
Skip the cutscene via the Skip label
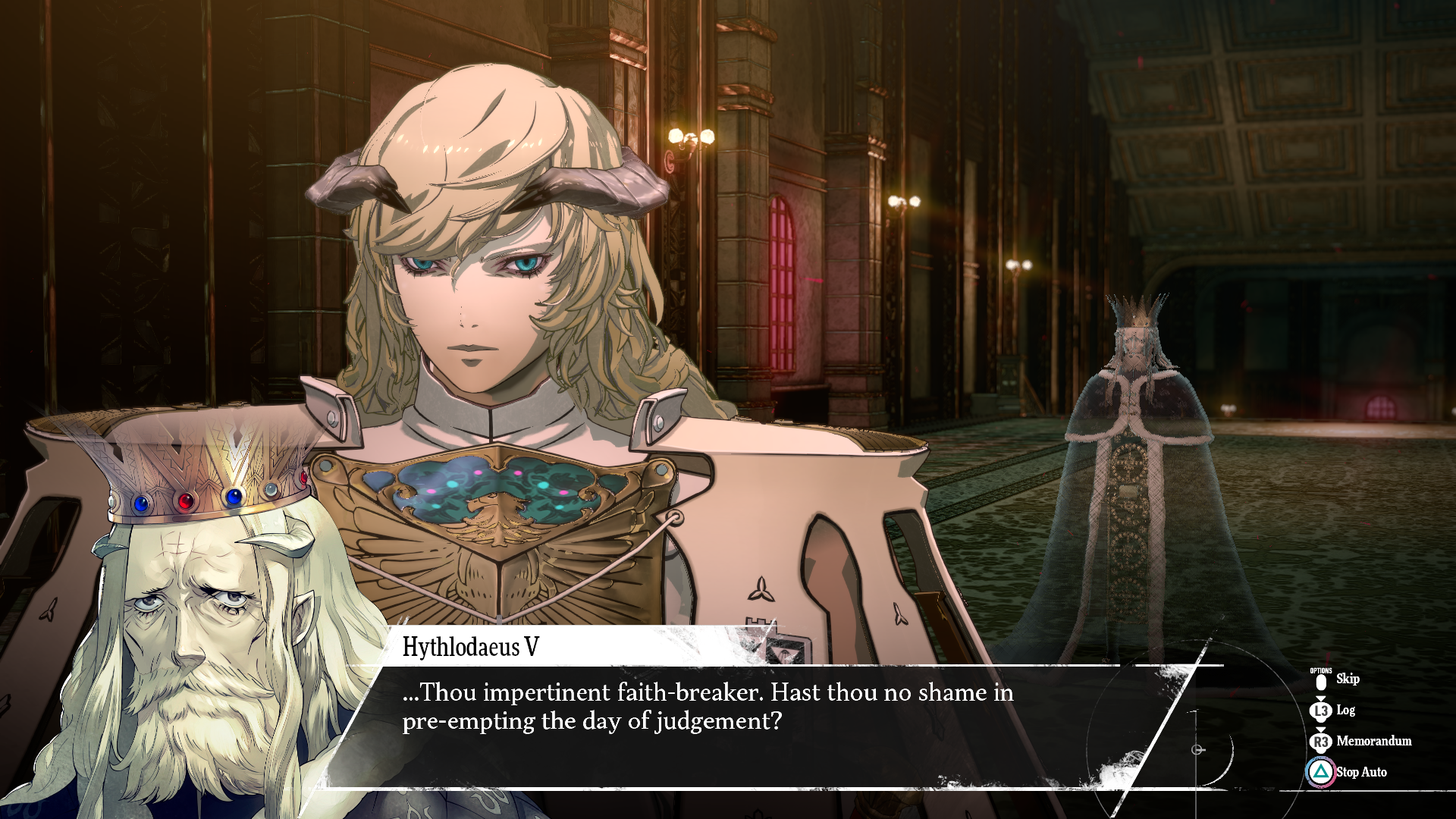pos(1347,679)
